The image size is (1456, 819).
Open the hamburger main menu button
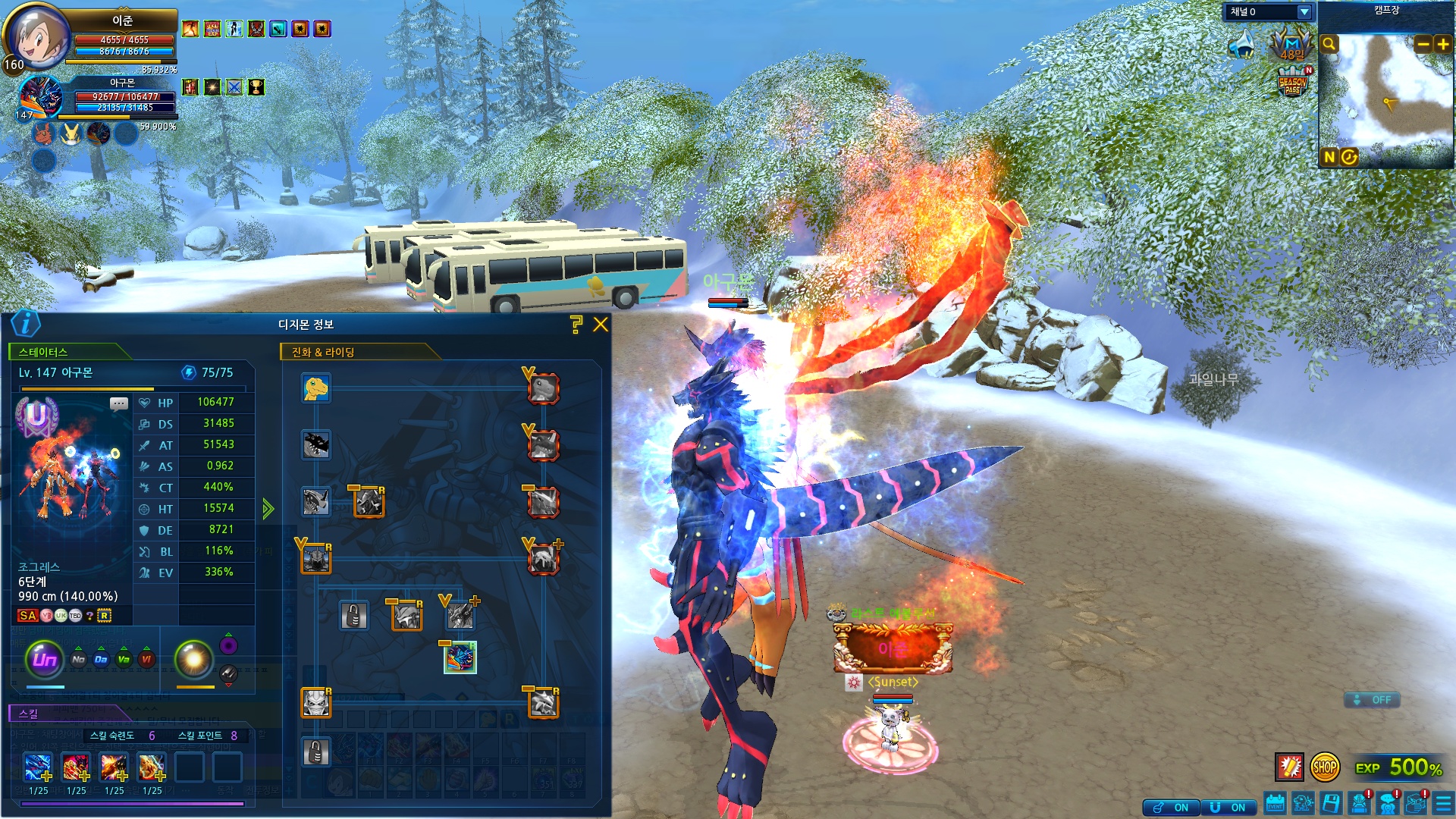click(x=1443, y=804)
